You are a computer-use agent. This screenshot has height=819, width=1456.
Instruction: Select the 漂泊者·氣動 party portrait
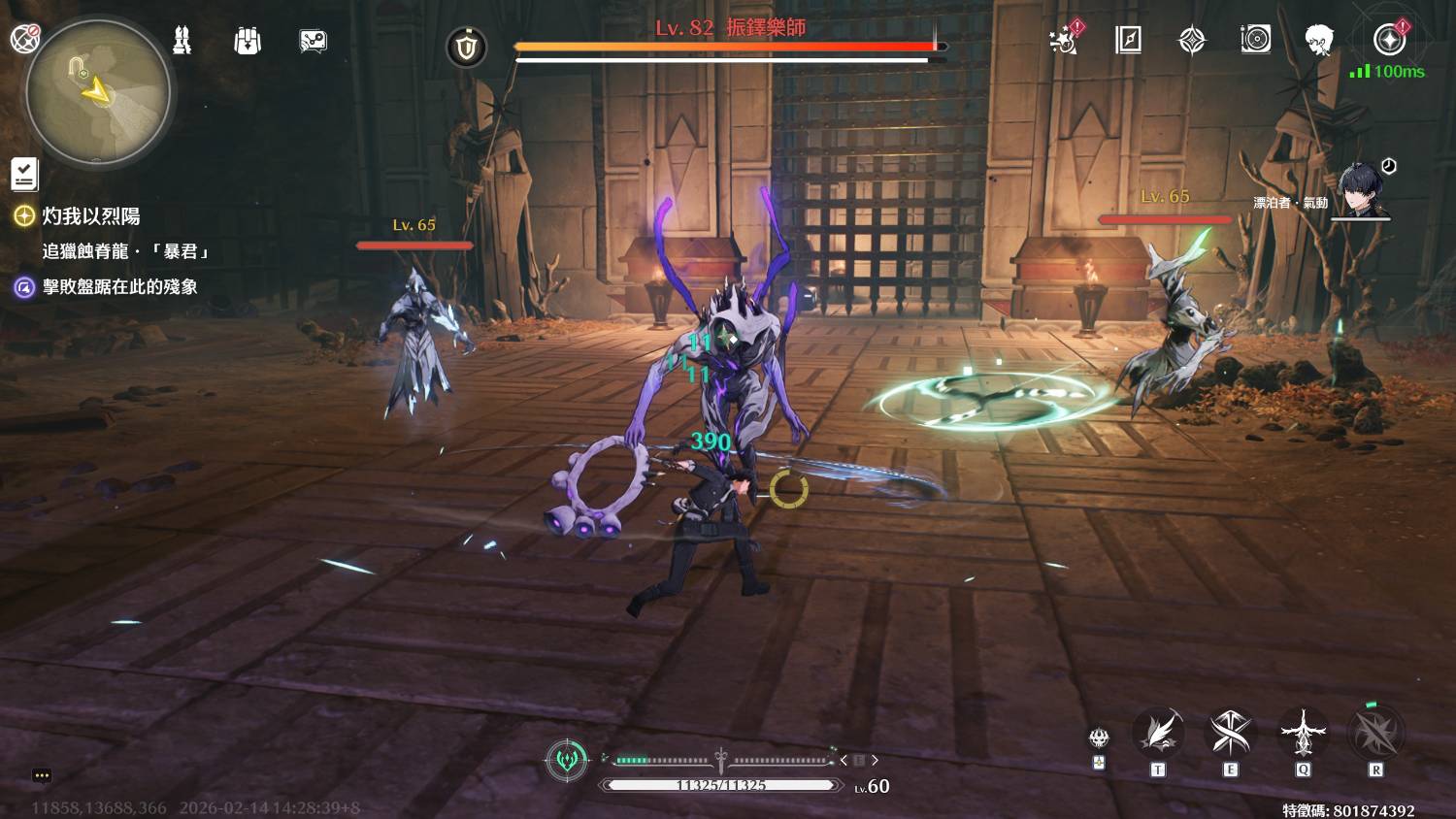1362,191
